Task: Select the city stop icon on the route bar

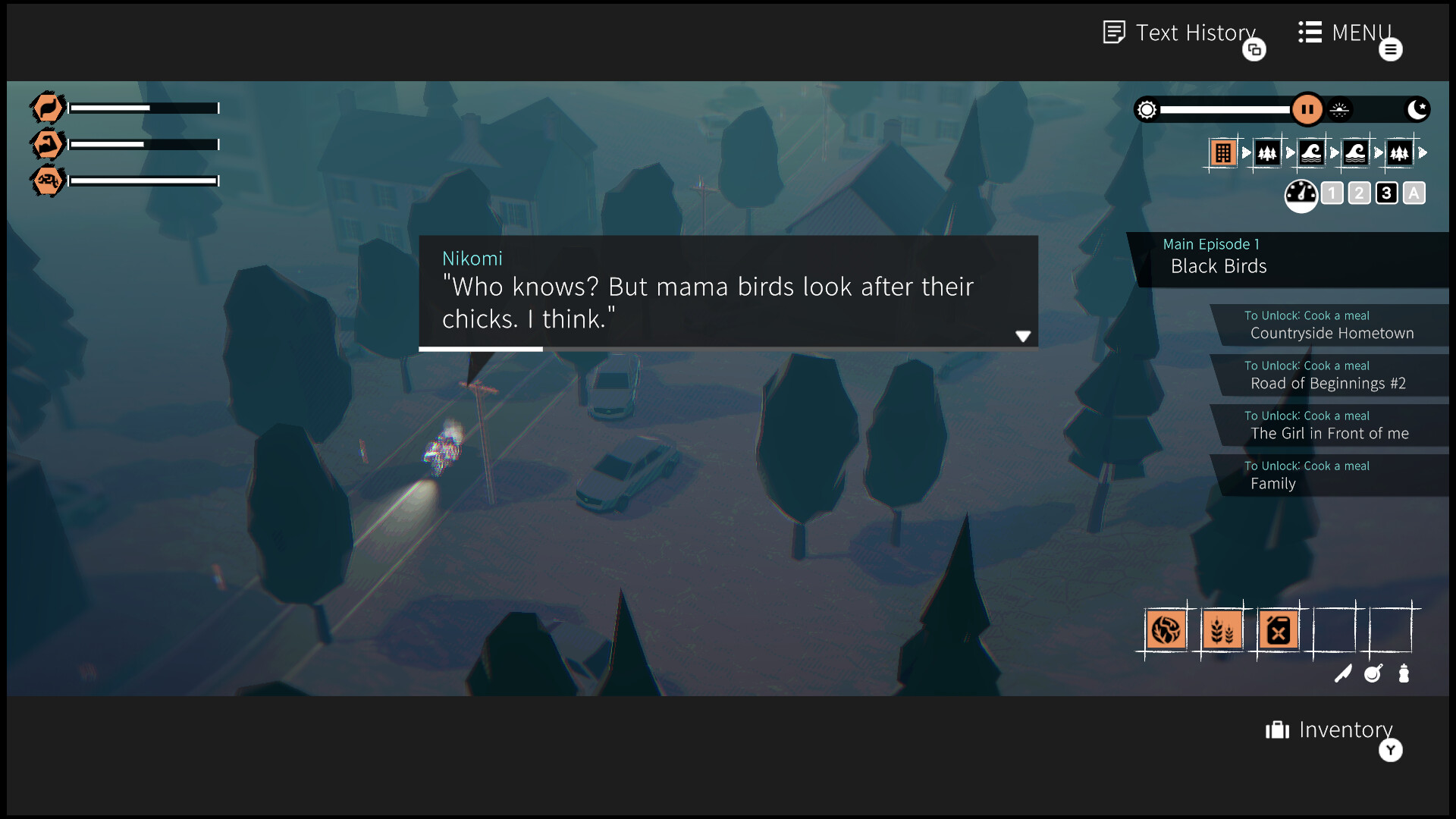Action: pyautogui.click(x=1222, y=152)
